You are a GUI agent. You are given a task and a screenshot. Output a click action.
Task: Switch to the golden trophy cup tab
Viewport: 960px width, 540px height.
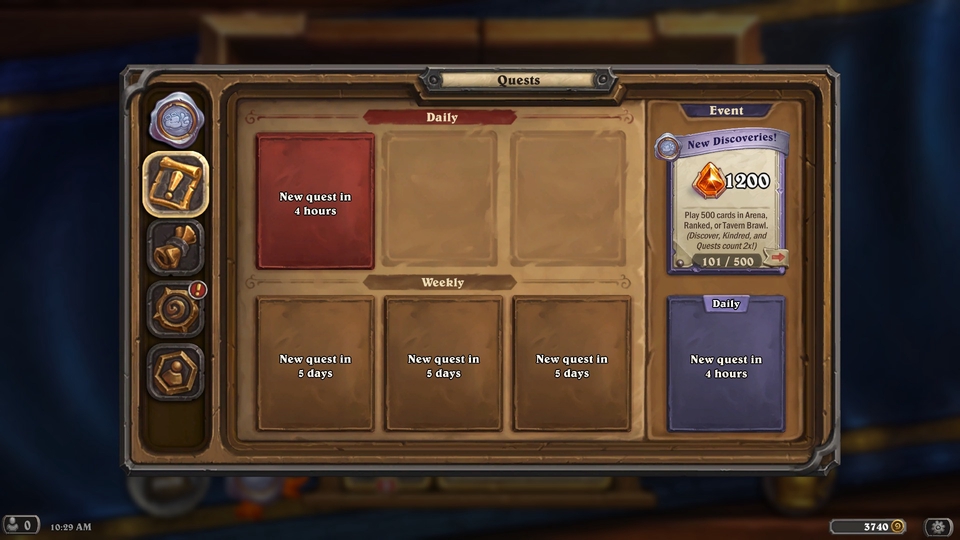point(176,246)
